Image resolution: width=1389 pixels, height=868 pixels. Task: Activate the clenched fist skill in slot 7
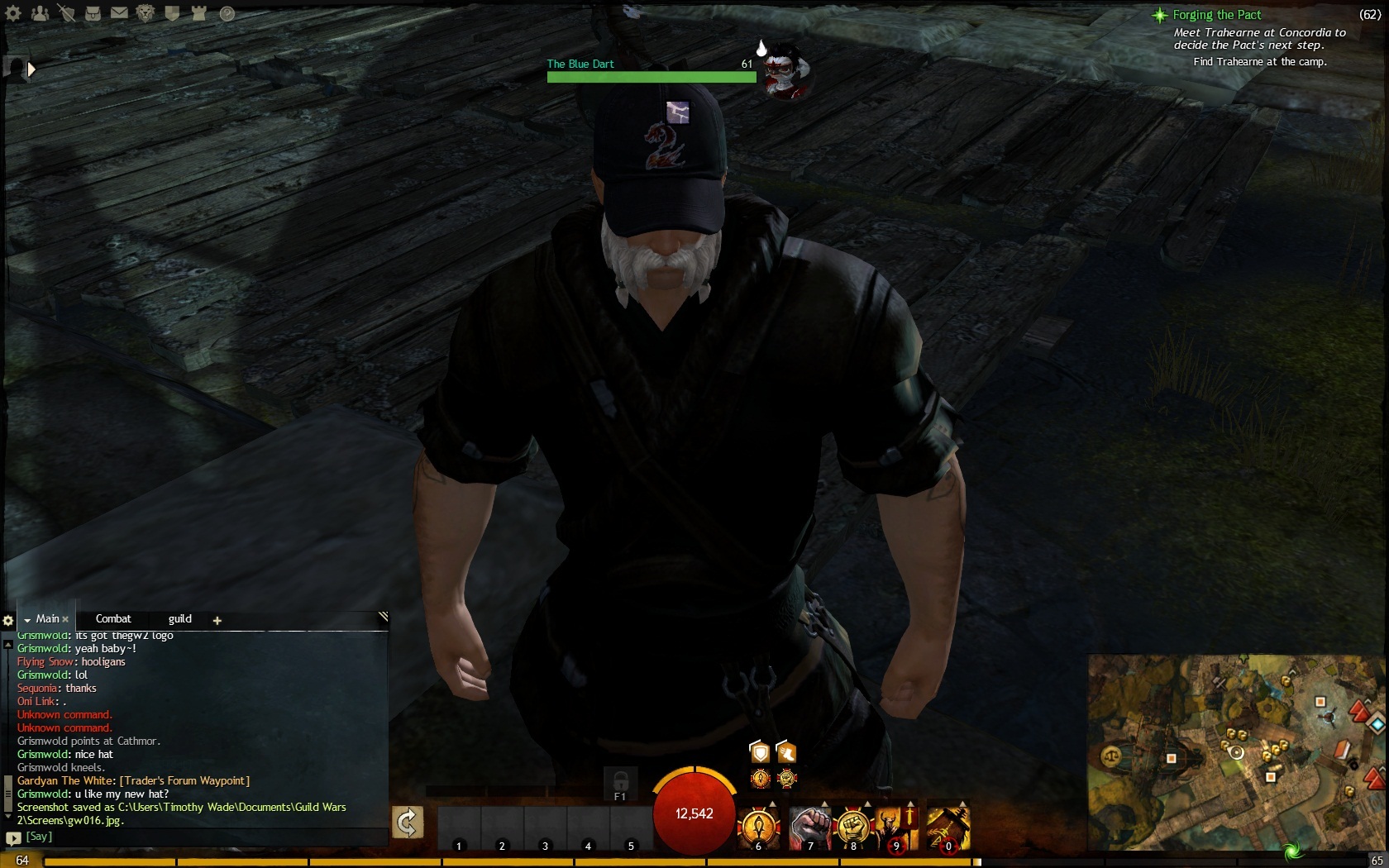(809, 827)
